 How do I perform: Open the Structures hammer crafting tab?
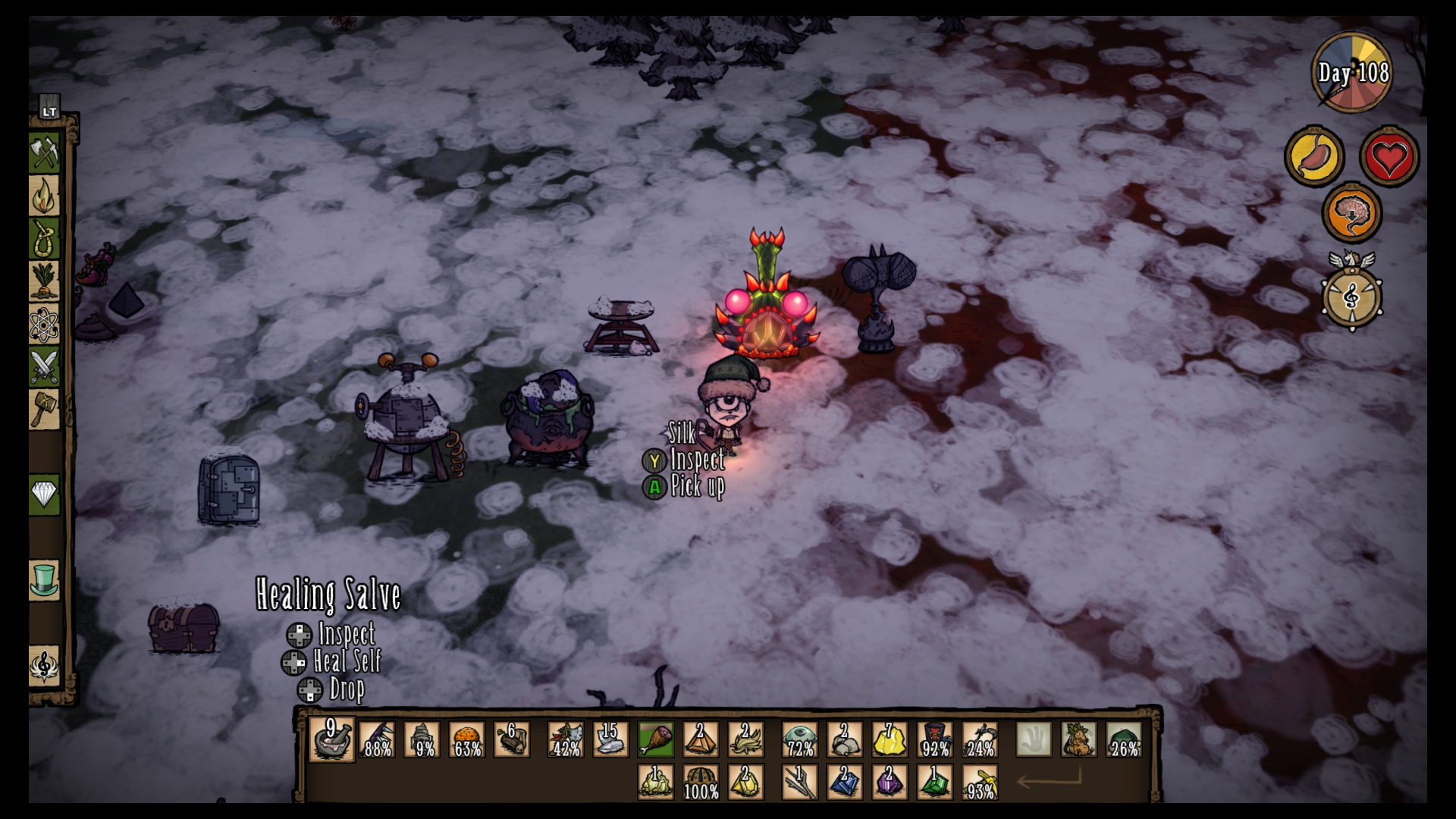pos(44,409)
